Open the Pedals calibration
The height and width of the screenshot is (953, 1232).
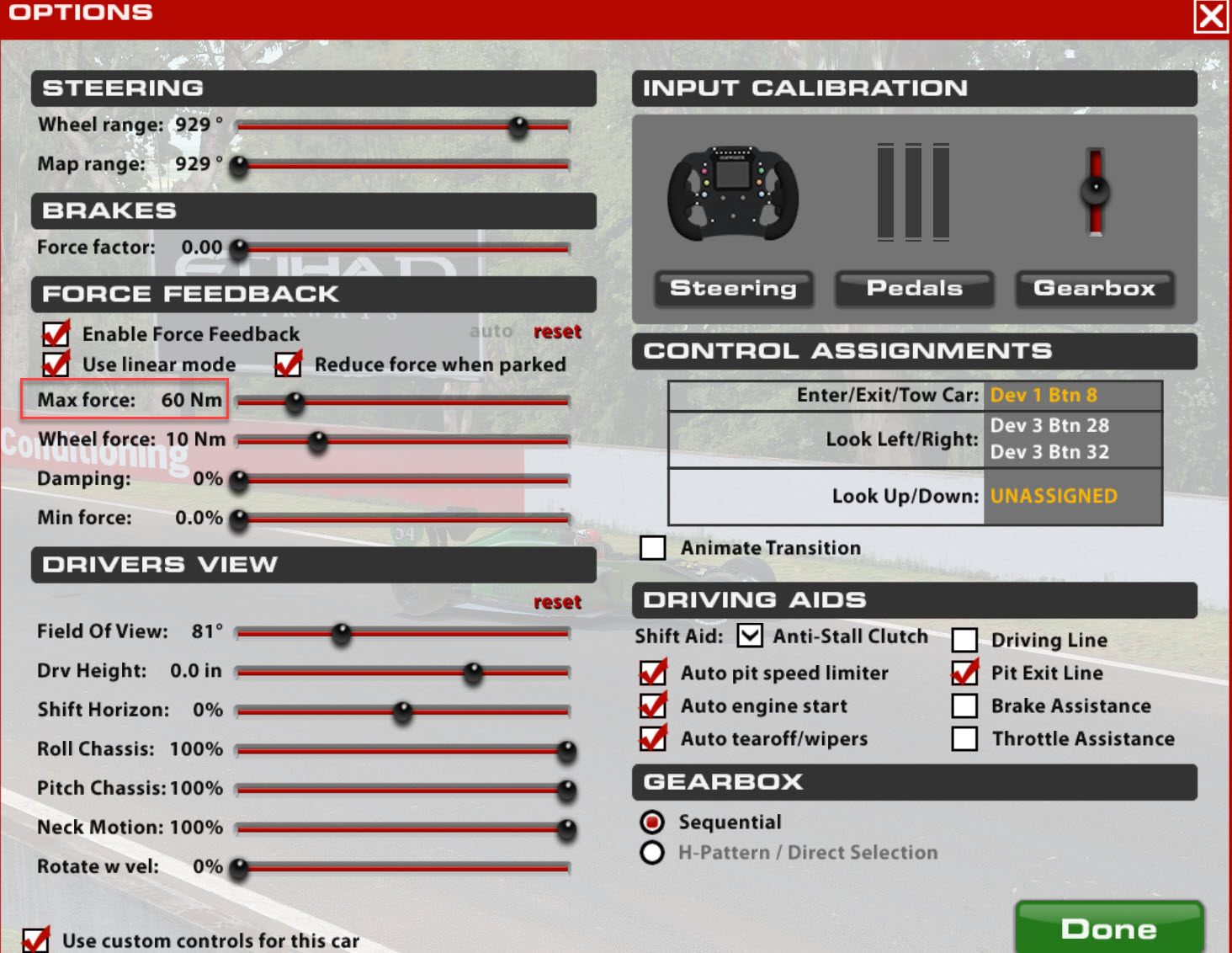914,289
